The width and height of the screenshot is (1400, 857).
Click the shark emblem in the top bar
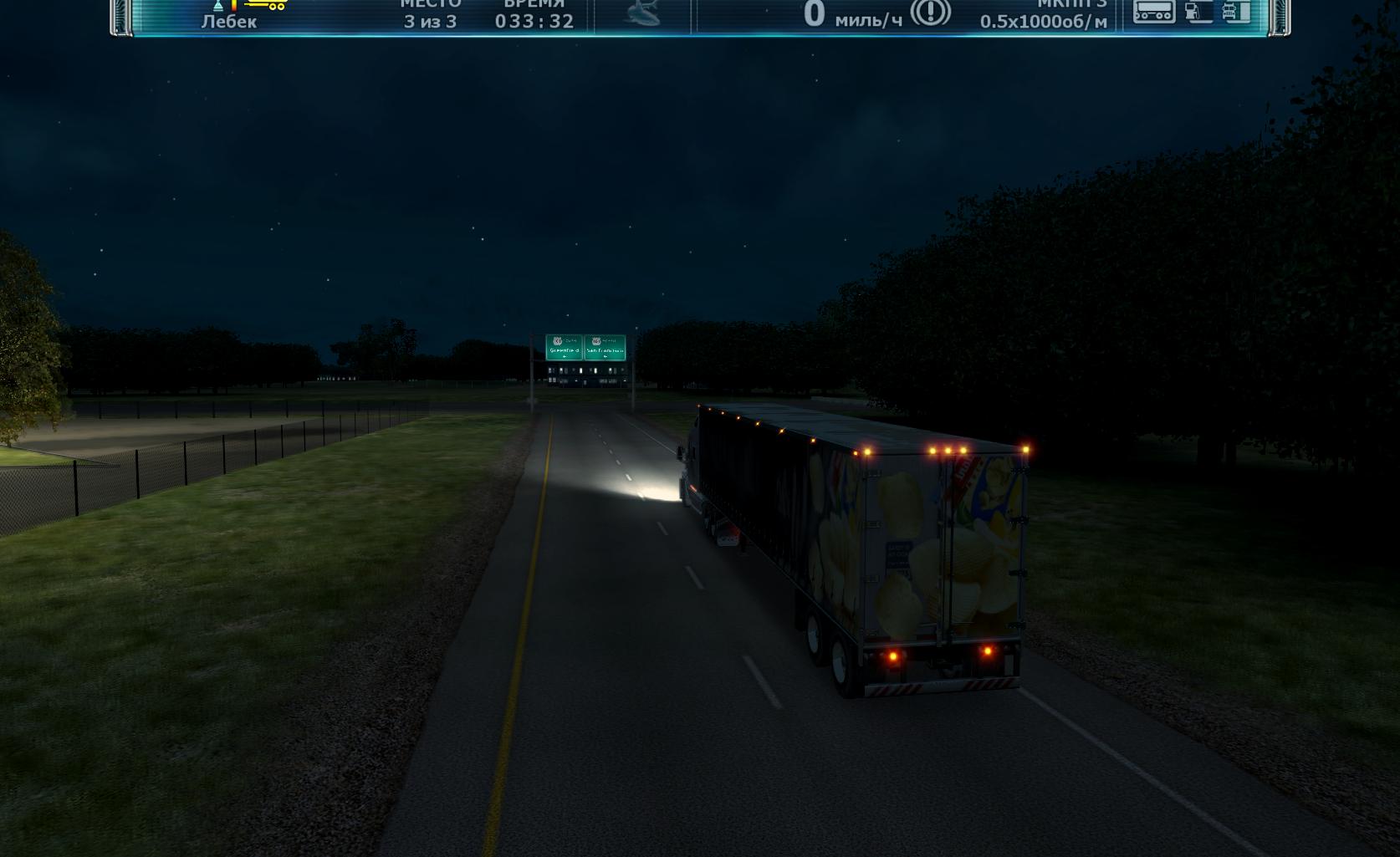642,13
